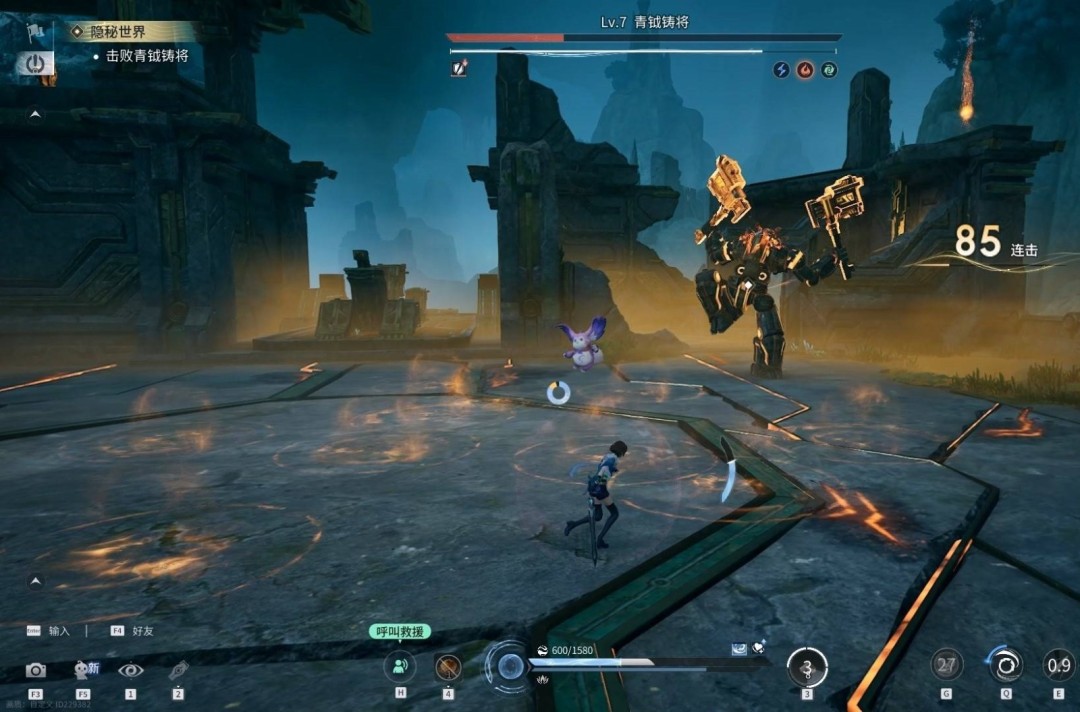
Task: Trigger the swirling vortex skill
Action: [x=1005, y=665]
